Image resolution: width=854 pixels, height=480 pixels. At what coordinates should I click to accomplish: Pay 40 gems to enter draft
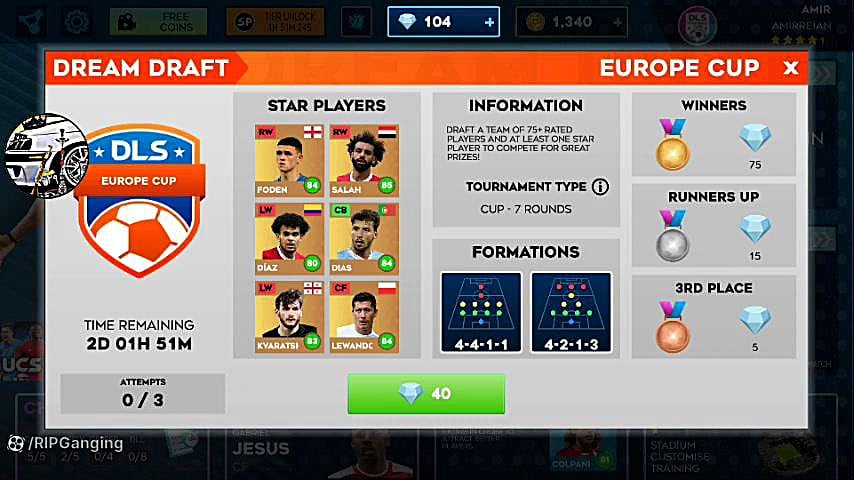click(426, 394)
